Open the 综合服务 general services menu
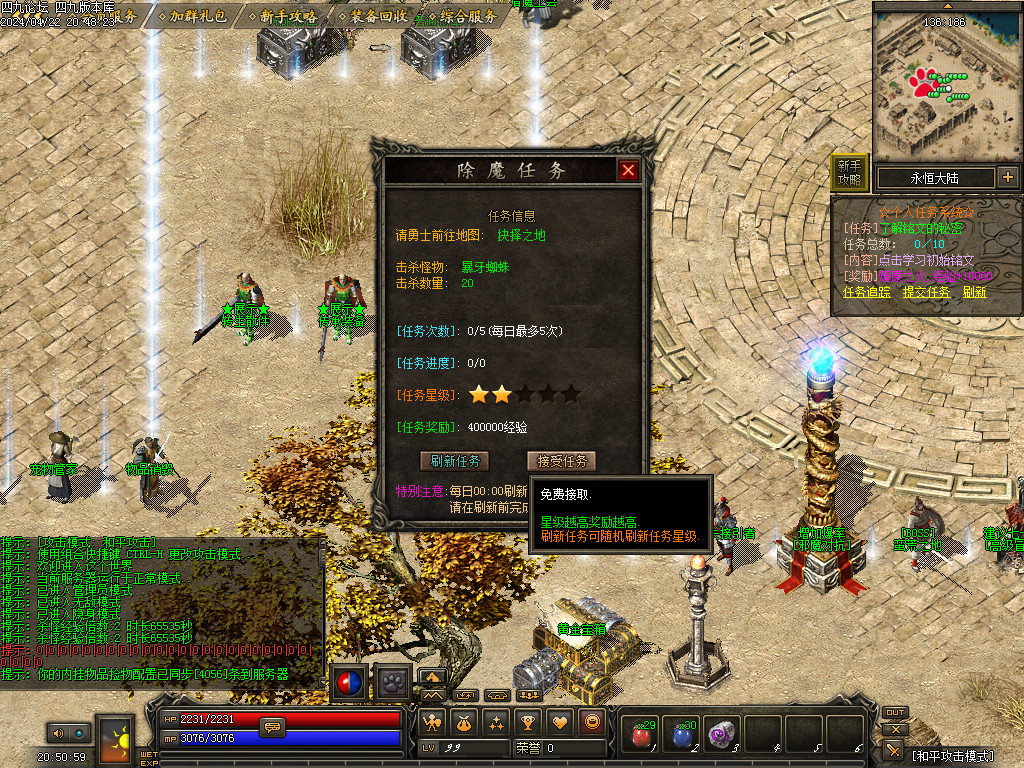The height and width of the screenshot is (768, 1024). pyautogui.click(x=467, y=16)
